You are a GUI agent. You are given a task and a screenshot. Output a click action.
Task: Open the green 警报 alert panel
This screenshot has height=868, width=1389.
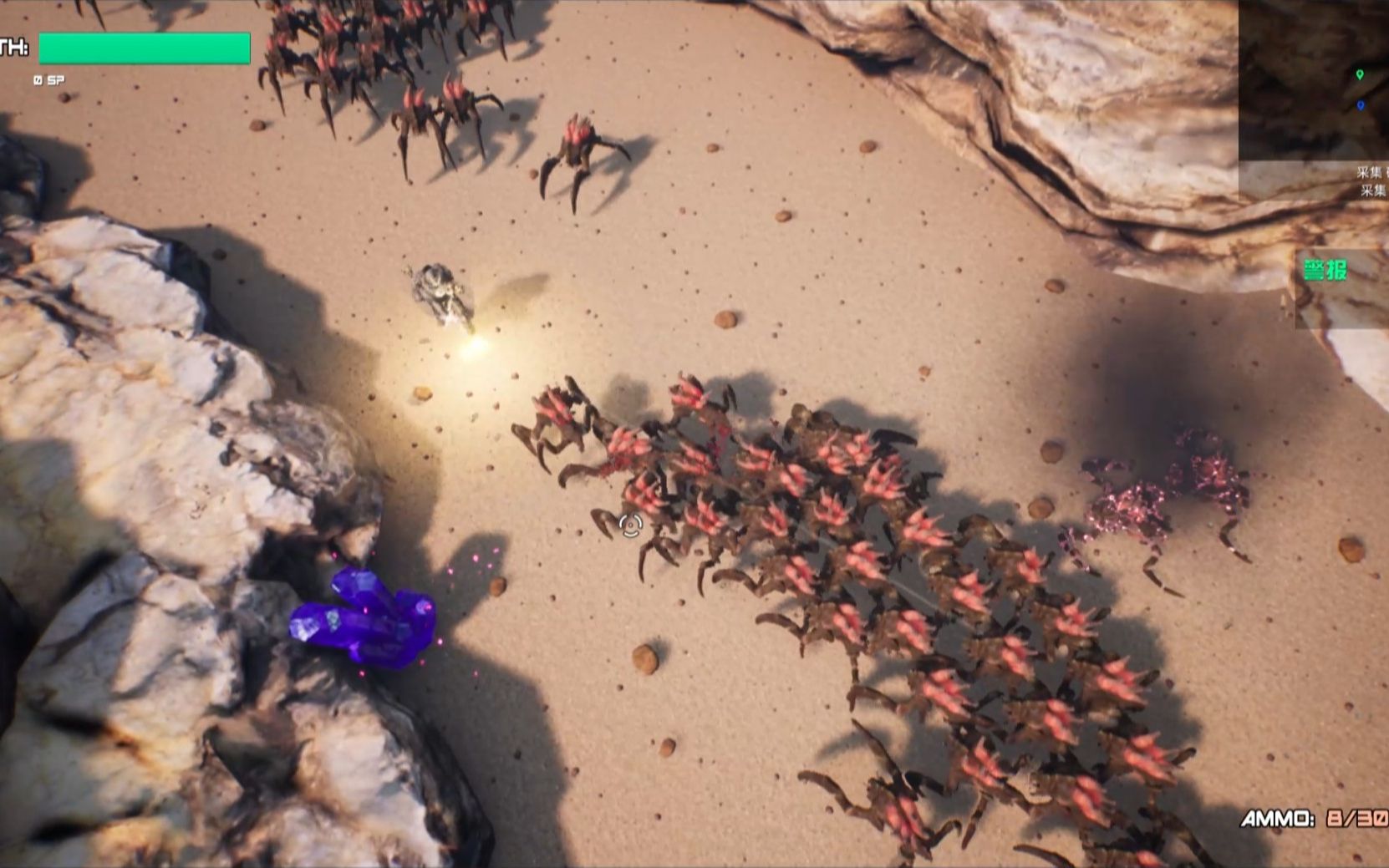click(x=1325, y=270)
